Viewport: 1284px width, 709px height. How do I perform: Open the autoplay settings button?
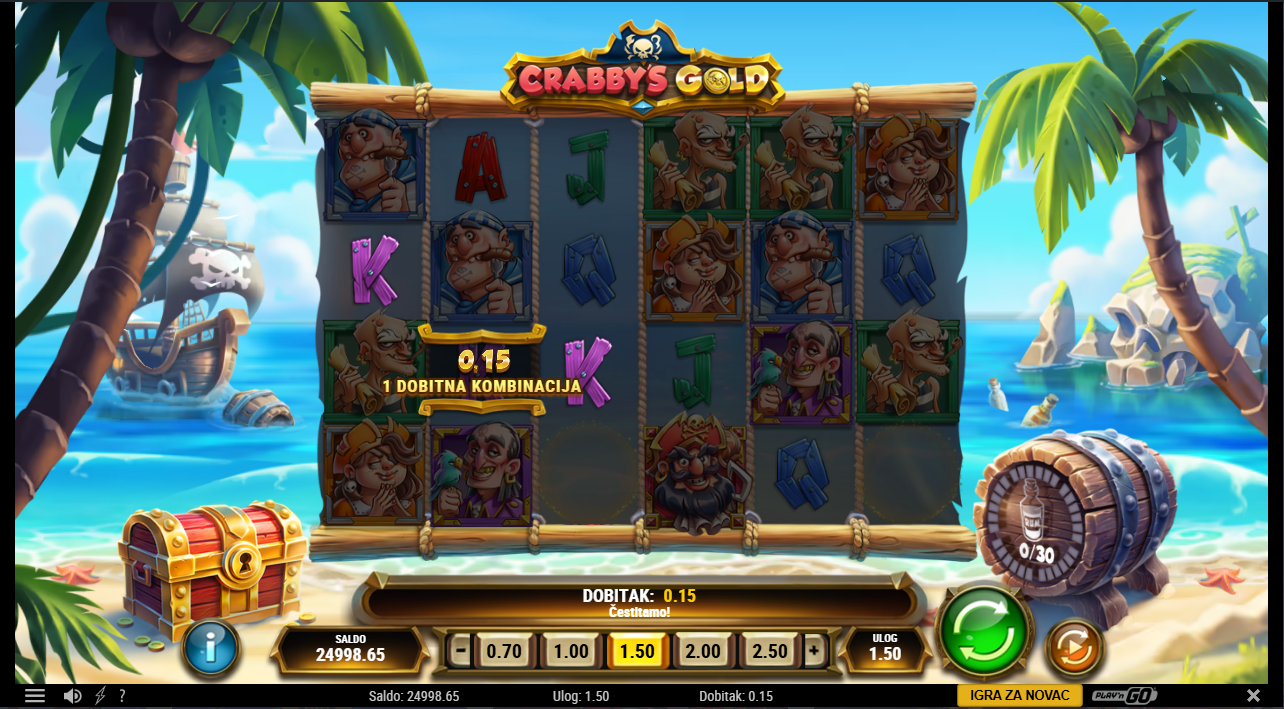coord(1074,649)
